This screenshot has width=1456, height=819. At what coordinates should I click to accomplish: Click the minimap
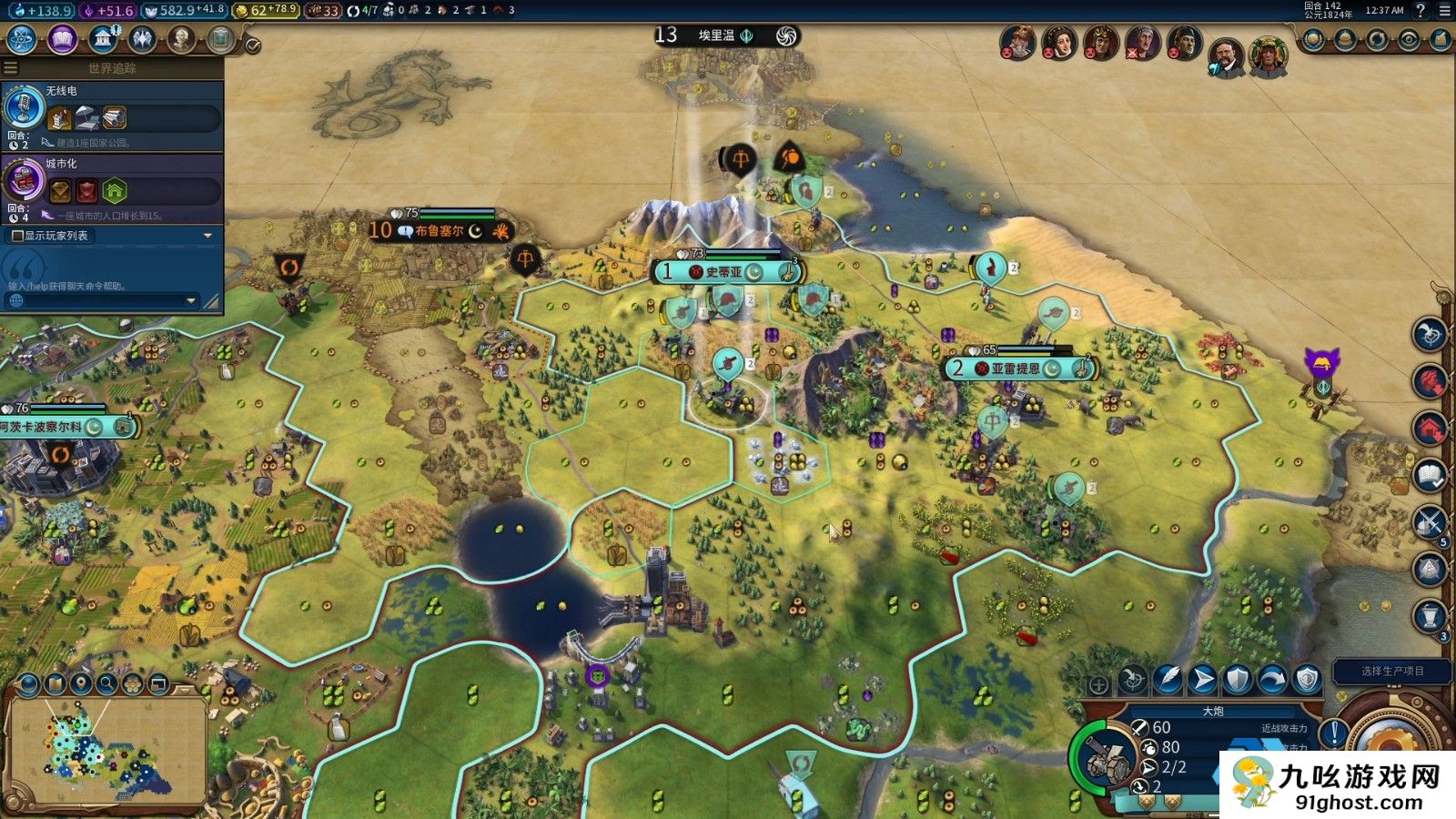click(106, 751)
